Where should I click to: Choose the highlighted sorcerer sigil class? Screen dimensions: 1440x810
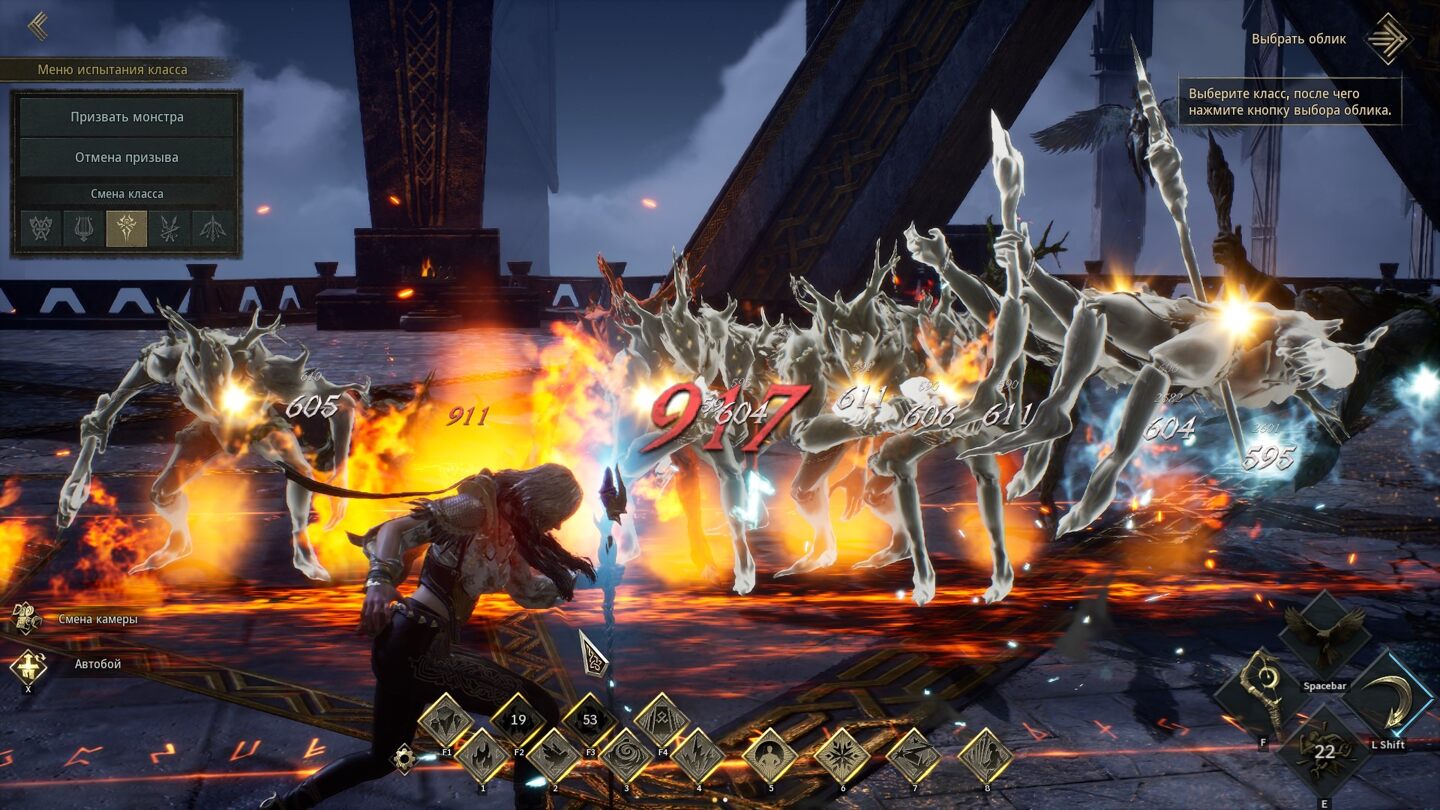click(x=127, y=229)
